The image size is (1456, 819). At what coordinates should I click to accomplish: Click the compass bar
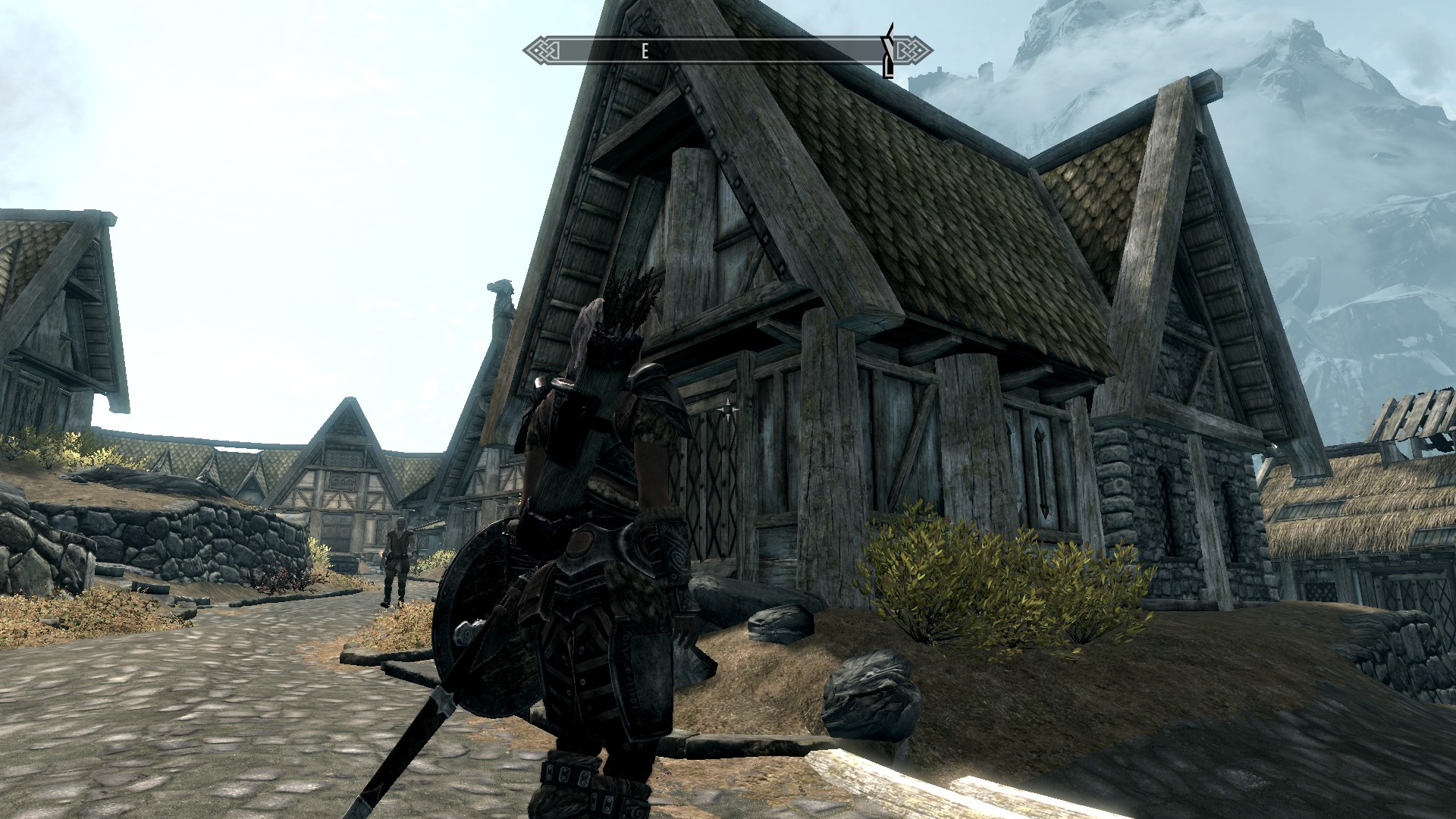[726, 52]
